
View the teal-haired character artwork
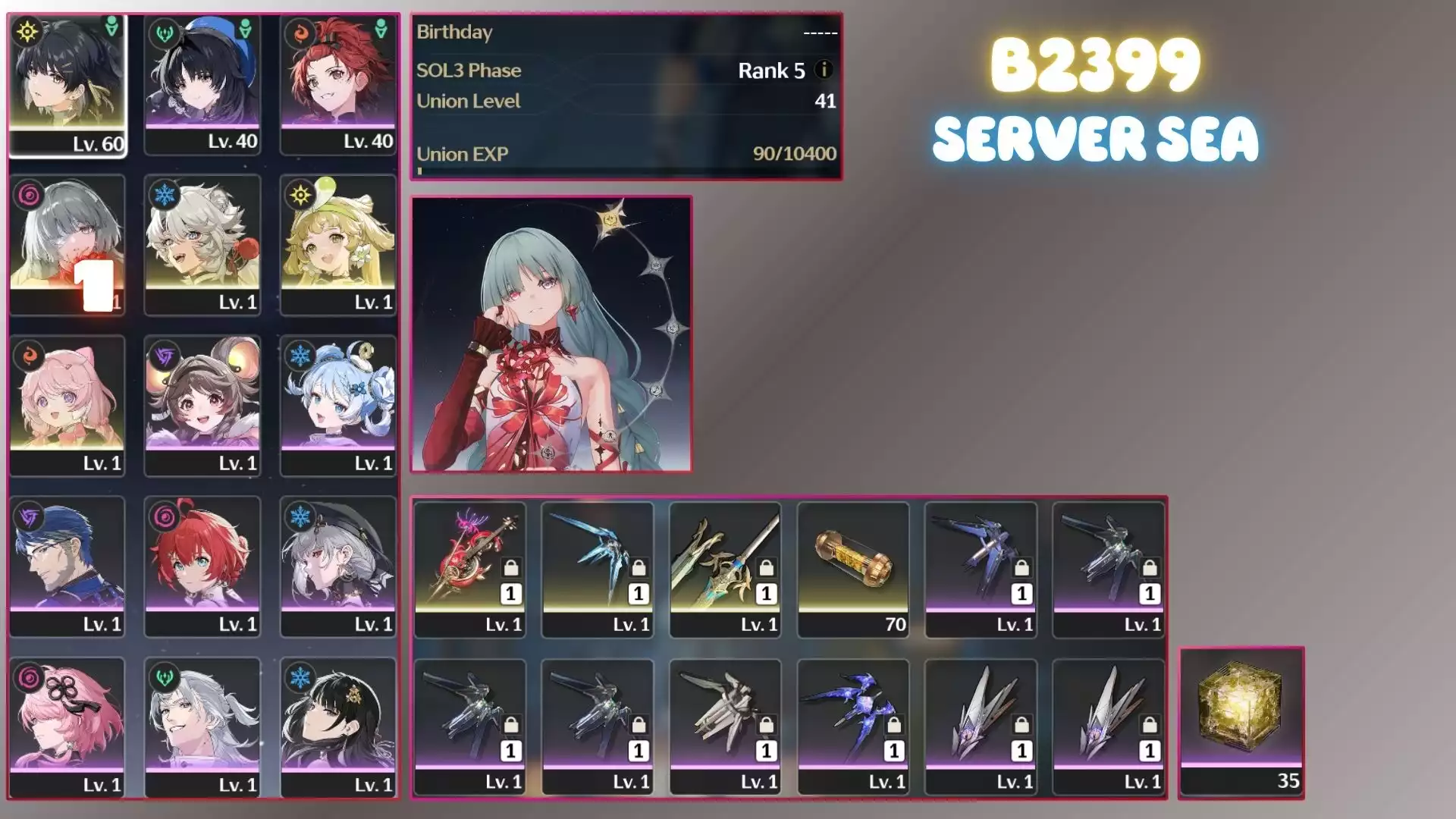pos(551,334)
